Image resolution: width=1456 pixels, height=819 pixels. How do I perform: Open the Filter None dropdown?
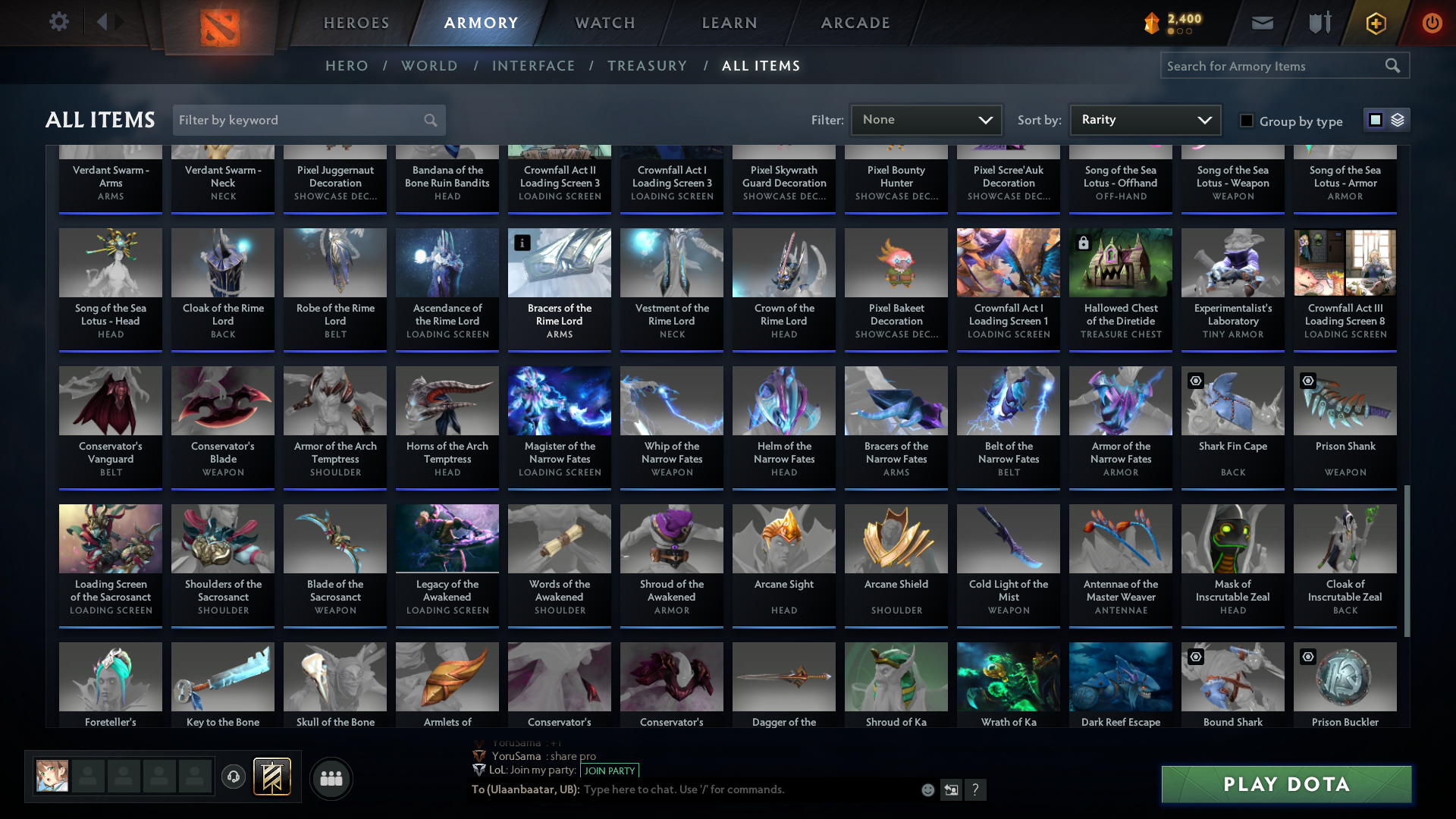pos(926,119)
